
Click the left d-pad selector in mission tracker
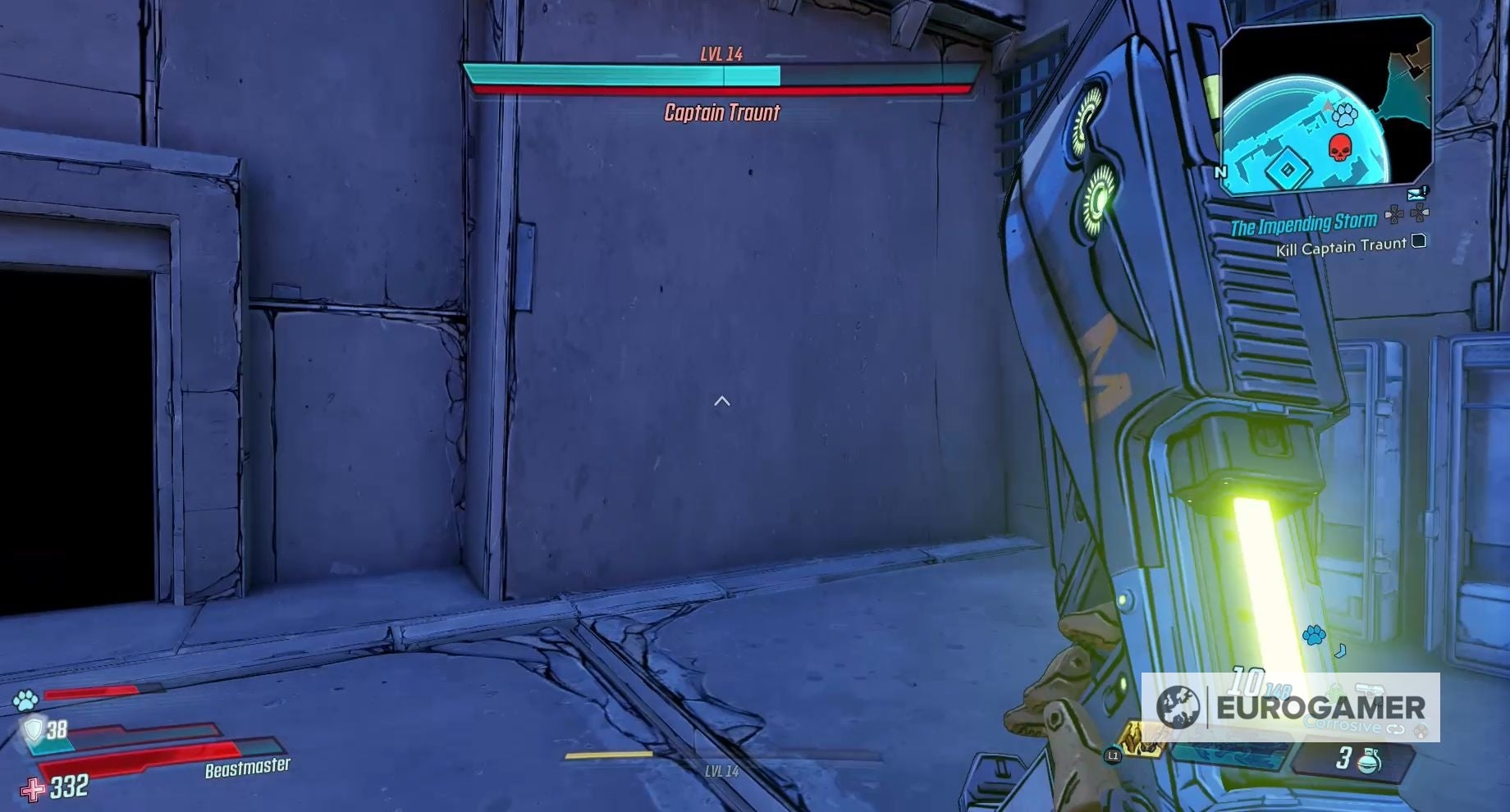click(x=1393, y=213)
